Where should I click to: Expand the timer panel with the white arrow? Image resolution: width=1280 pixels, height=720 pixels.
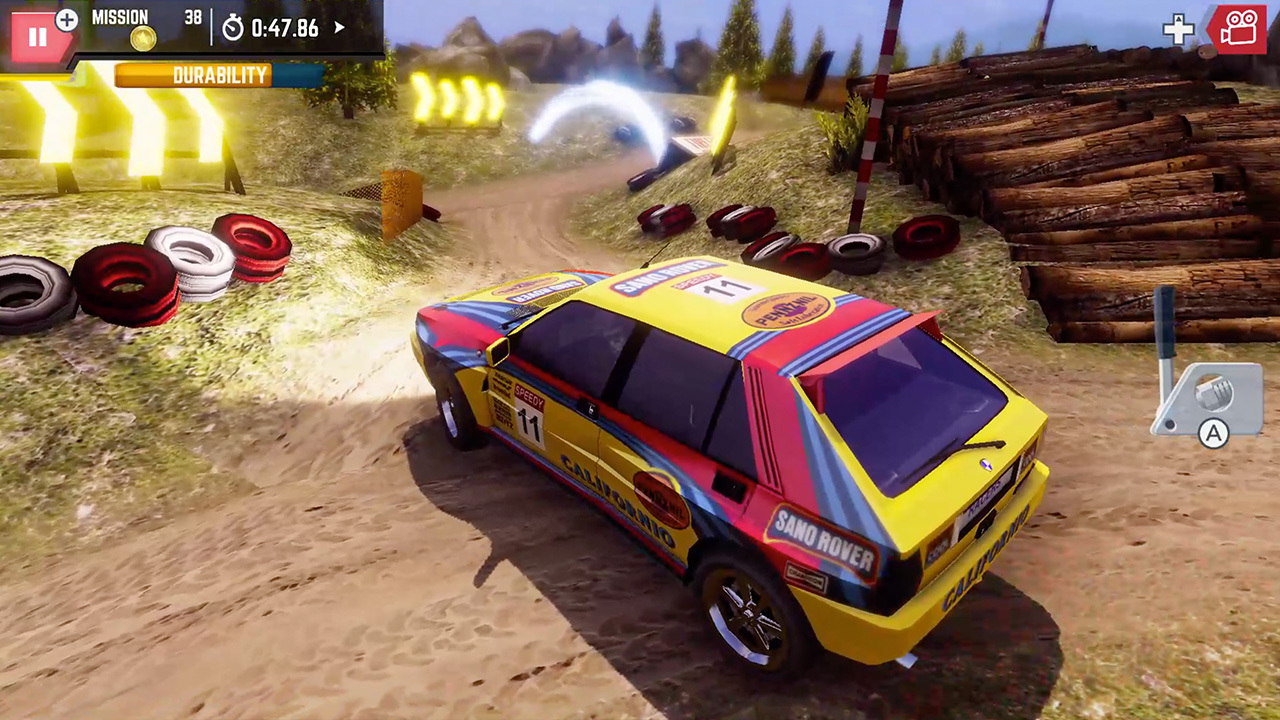point(339,27)
